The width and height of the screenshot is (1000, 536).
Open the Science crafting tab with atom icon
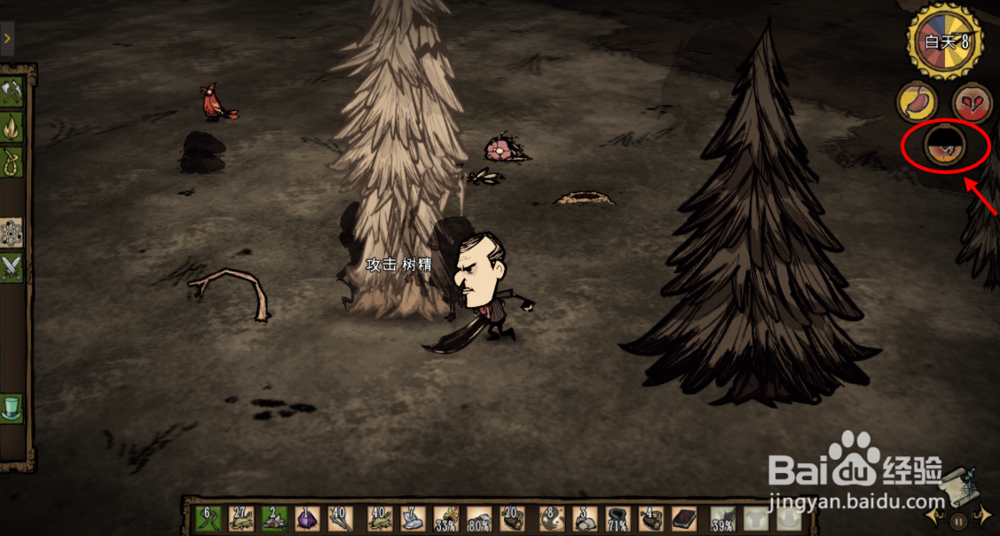(x=12, y=232)
